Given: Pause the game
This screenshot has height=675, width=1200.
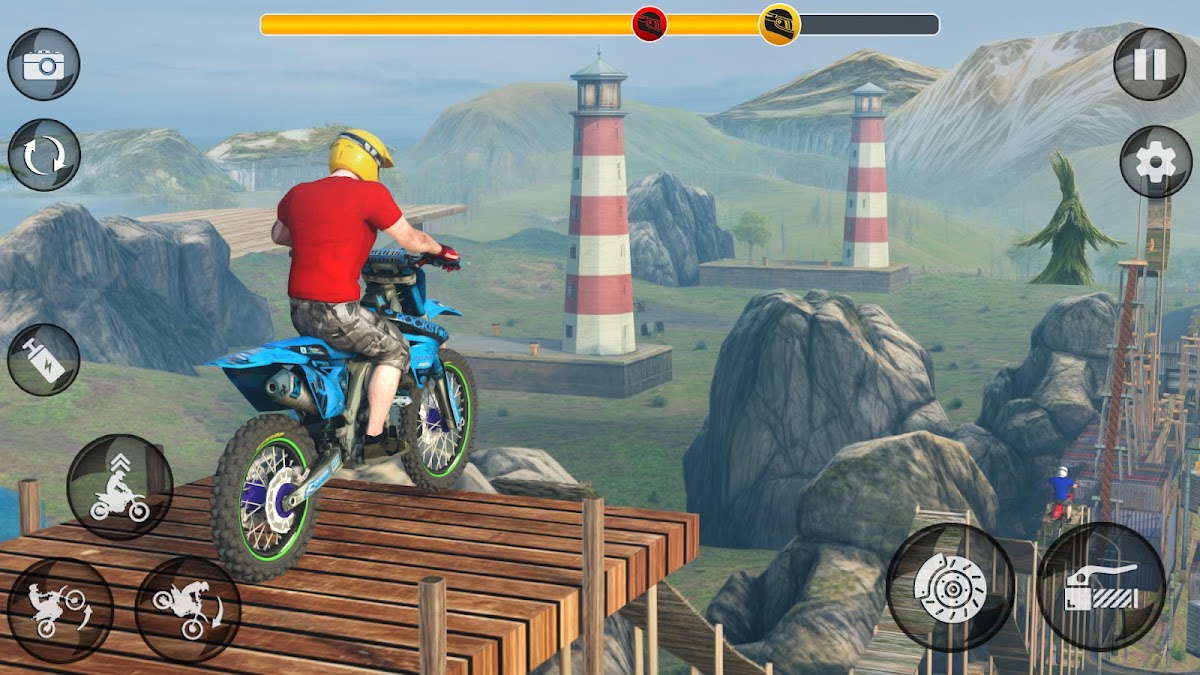Looking at the screenshot, I should point(1150,65).
